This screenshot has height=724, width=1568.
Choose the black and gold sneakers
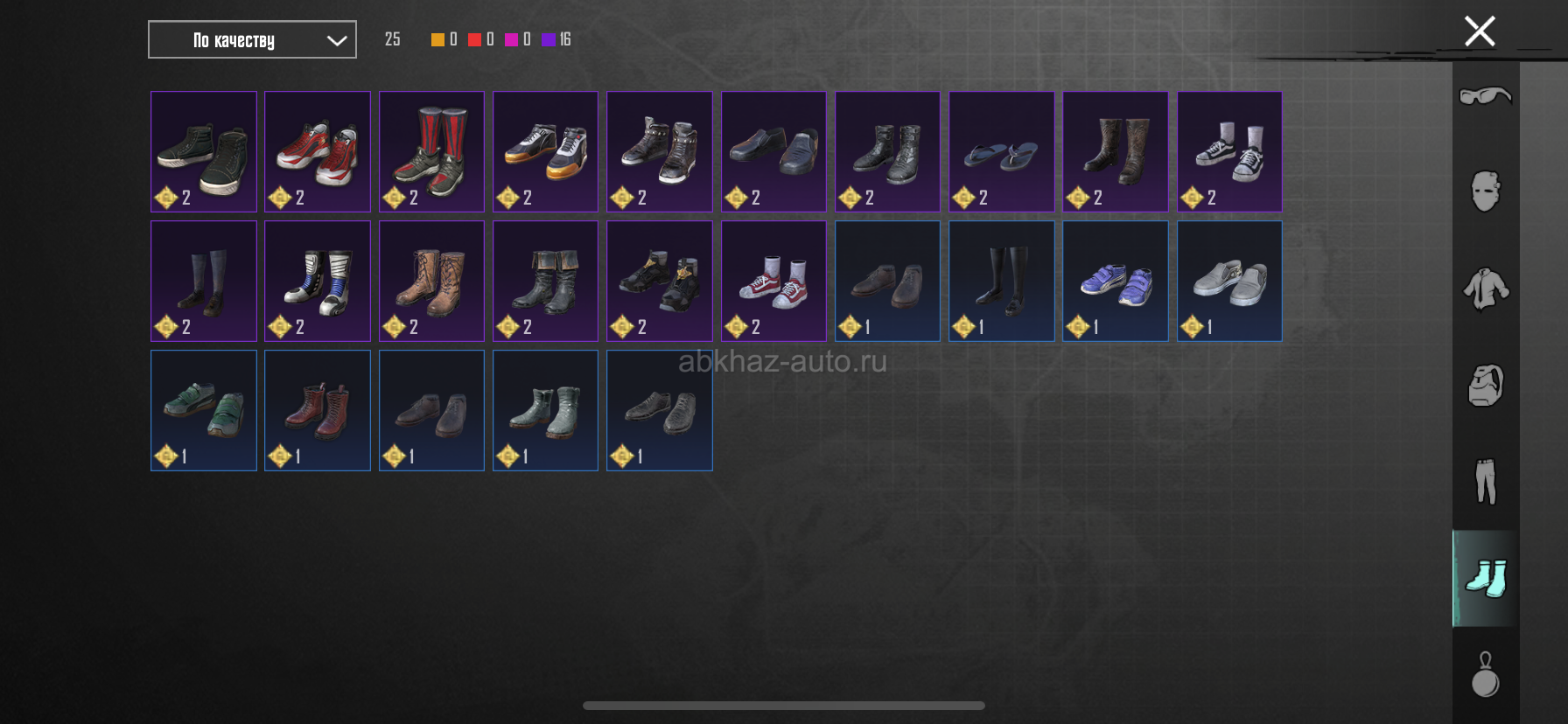tap(659, 281)
